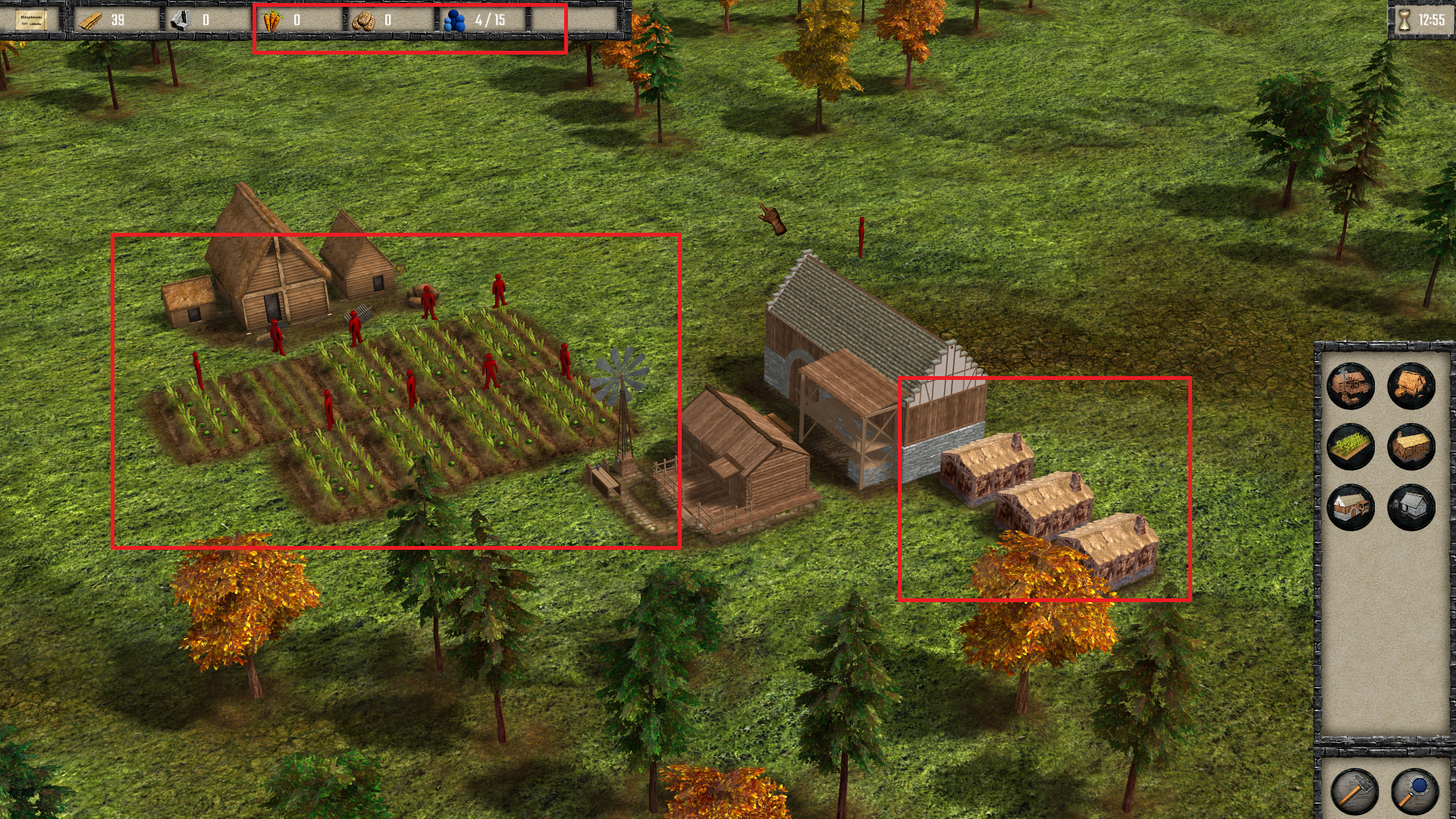Pick the small thatched dwelling house icon
Viewport: 1456px width, 819px height.
[x=1411, y=446]
